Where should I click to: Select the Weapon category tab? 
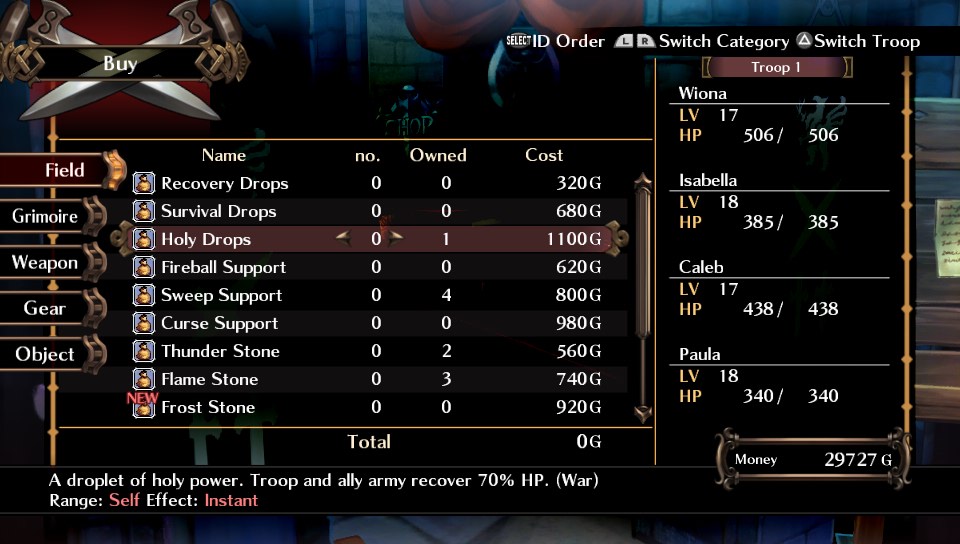45,263
